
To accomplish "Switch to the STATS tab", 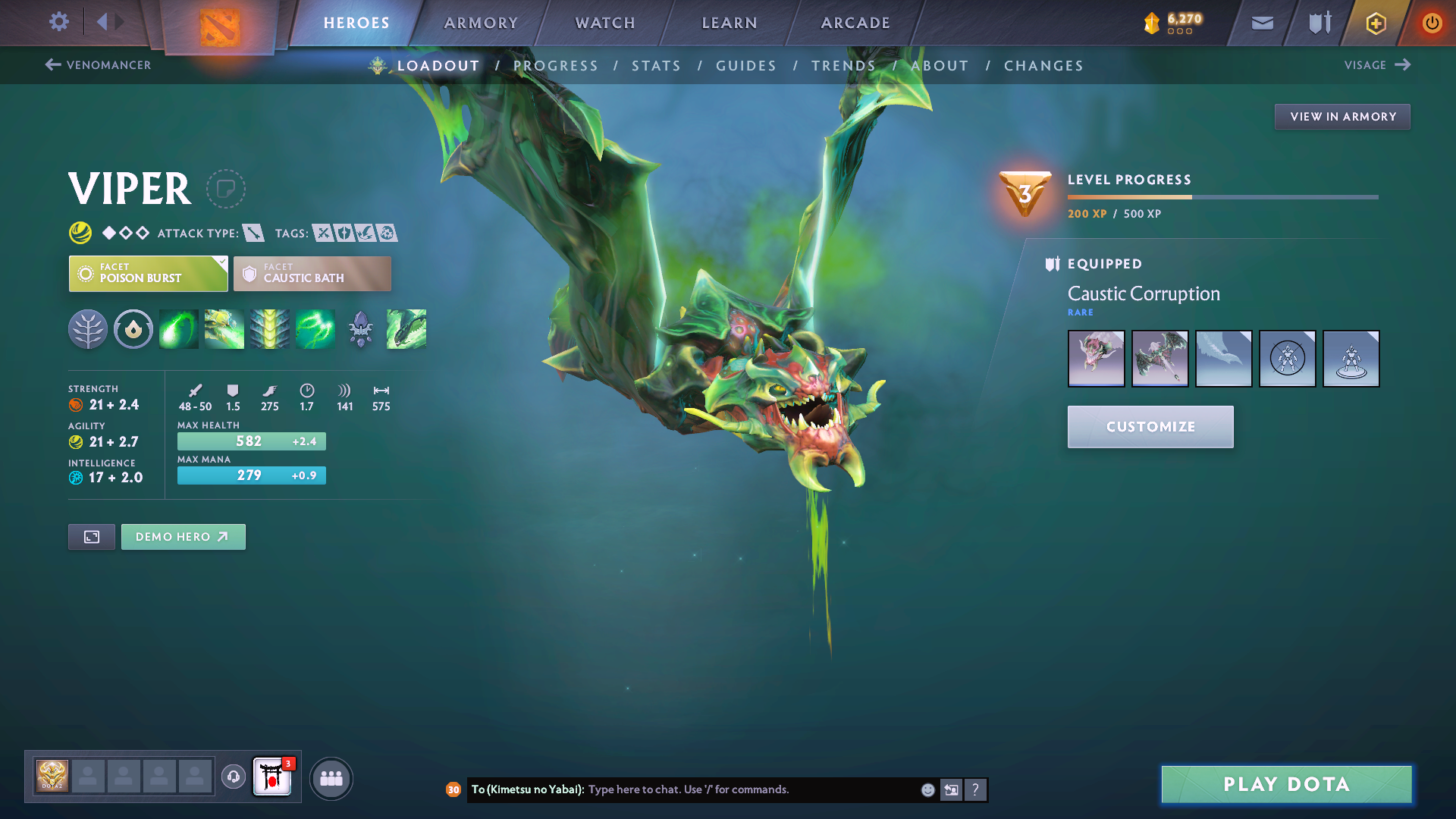I will (656, 65).
